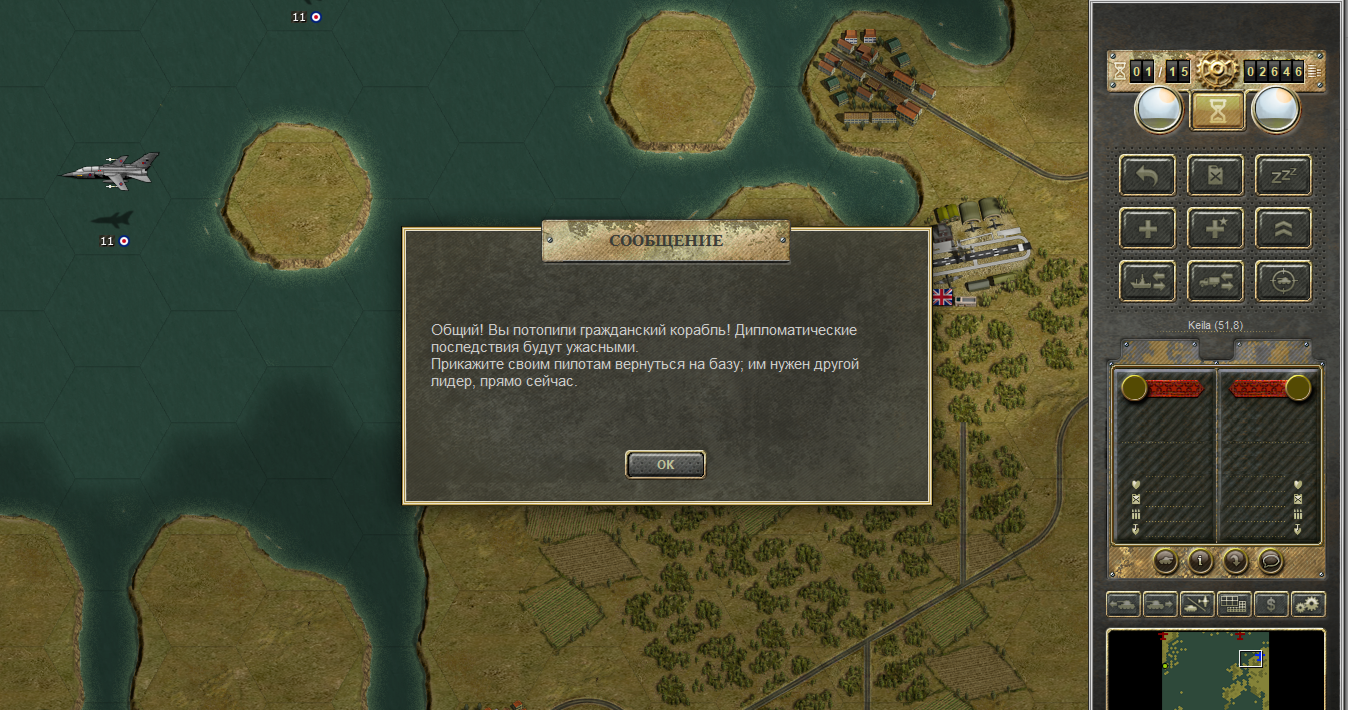Viewport: 1348px width, 710px height.
Task: Select the previous unit tank arrow button
Action: point(1123,604)
